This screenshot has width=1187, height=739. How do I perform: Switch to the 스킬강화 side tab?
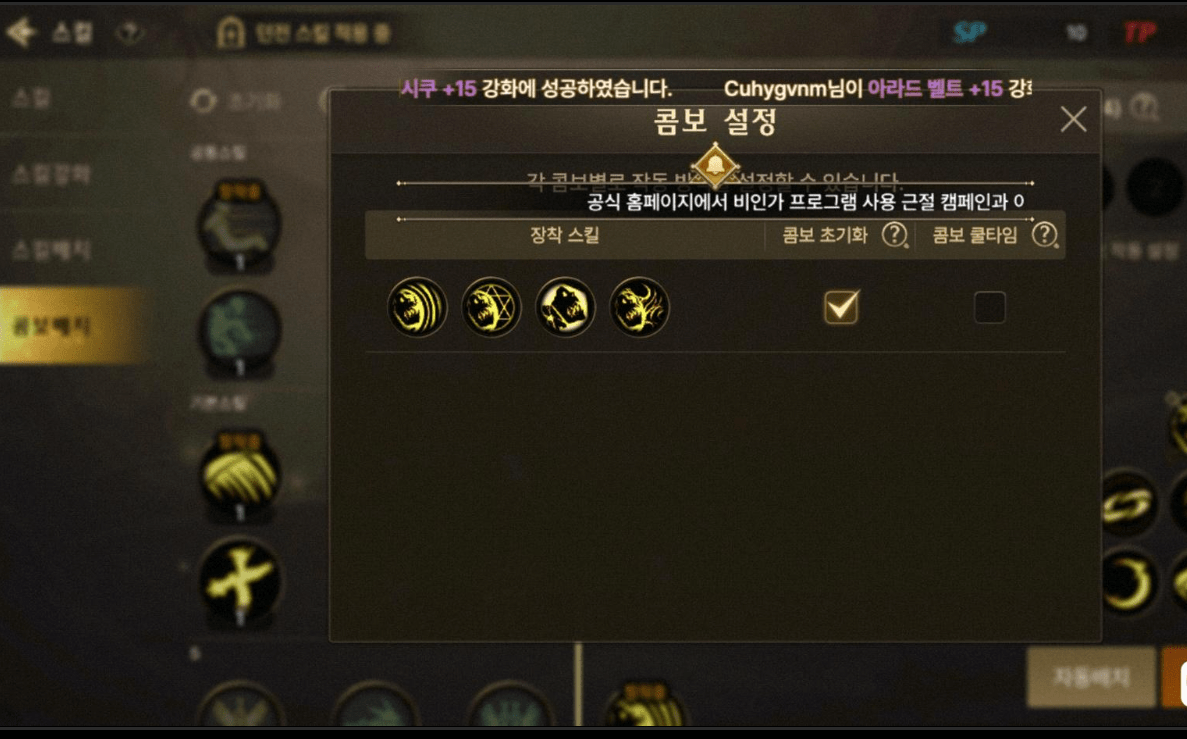[x=52, y=174]
